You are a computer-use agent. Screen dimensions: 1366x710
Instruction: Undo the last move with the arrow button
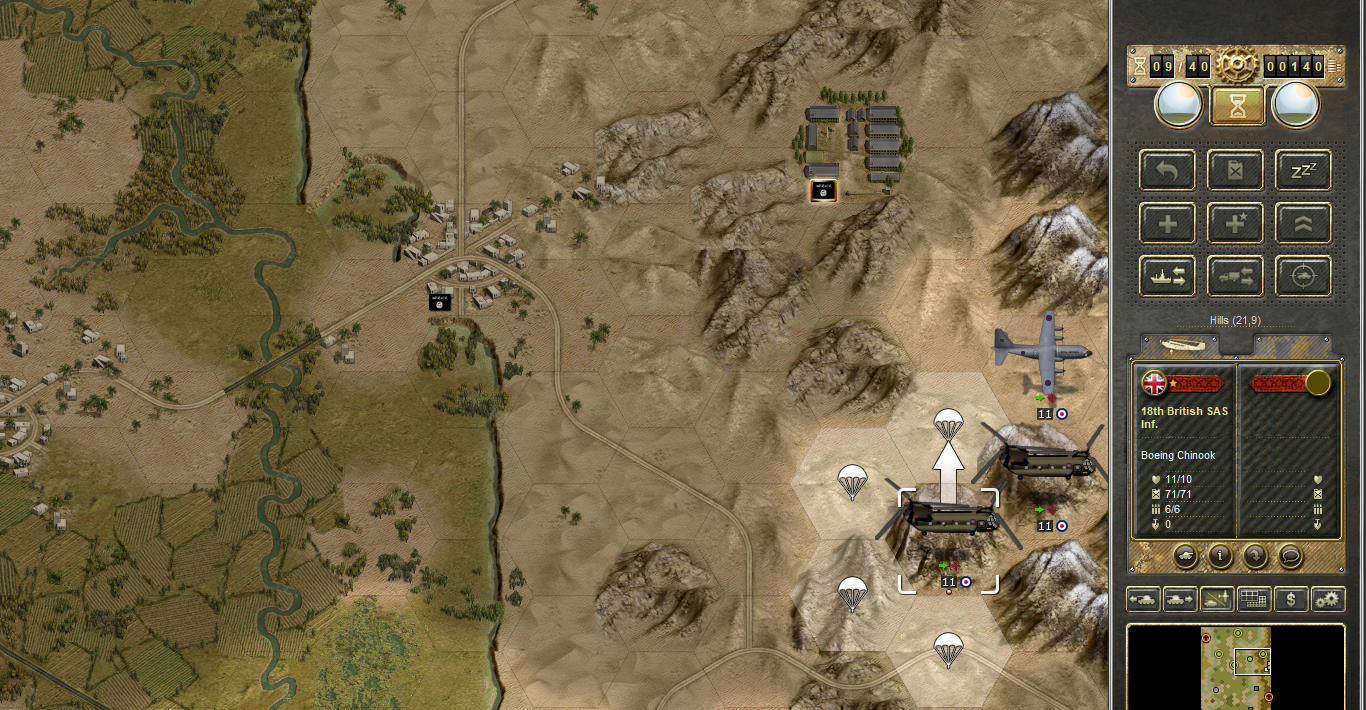[1167, 170]
